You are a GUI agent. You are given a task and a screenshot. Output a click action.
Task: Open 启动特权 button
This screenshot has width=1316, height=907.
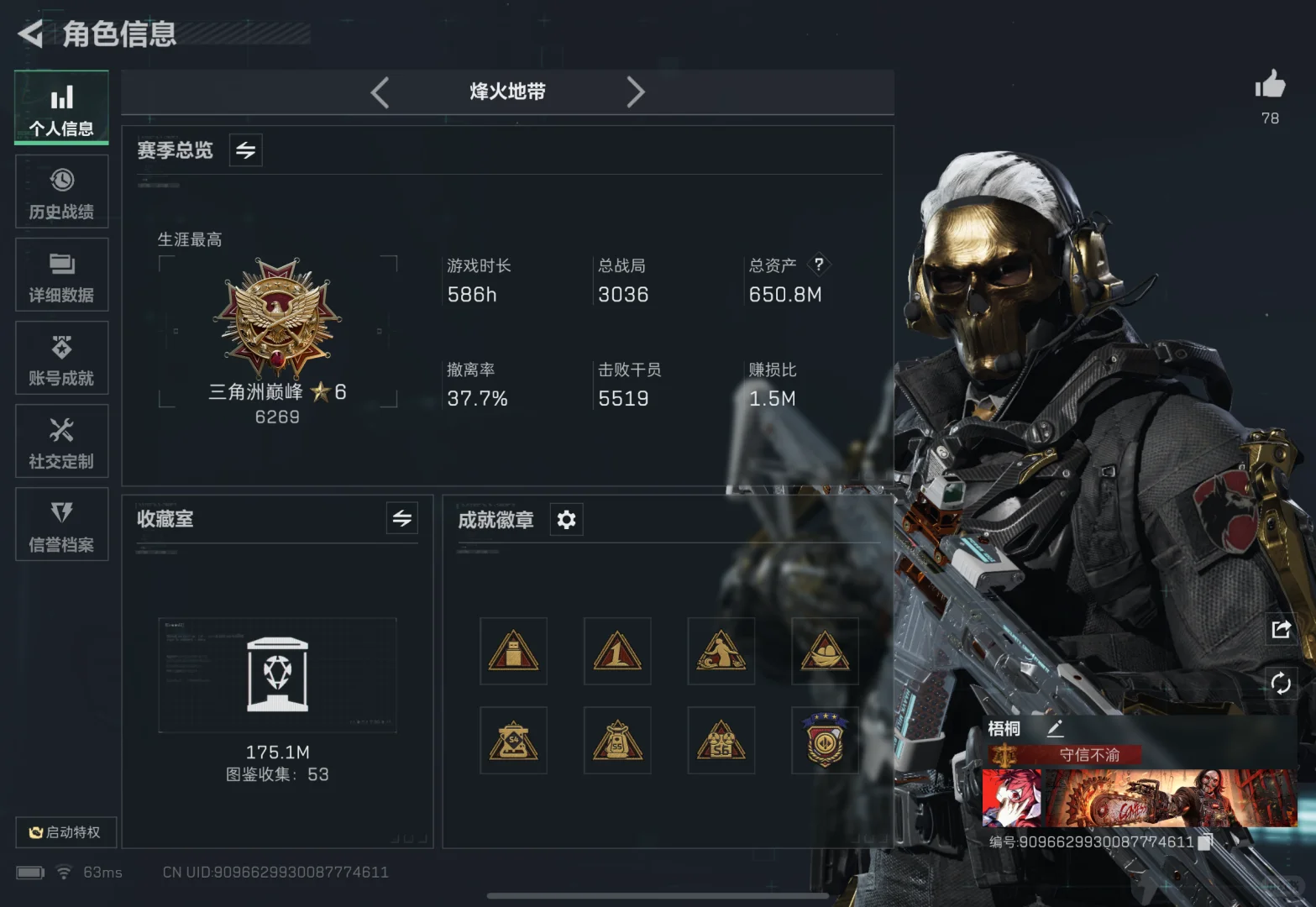[x=66, y=832]
